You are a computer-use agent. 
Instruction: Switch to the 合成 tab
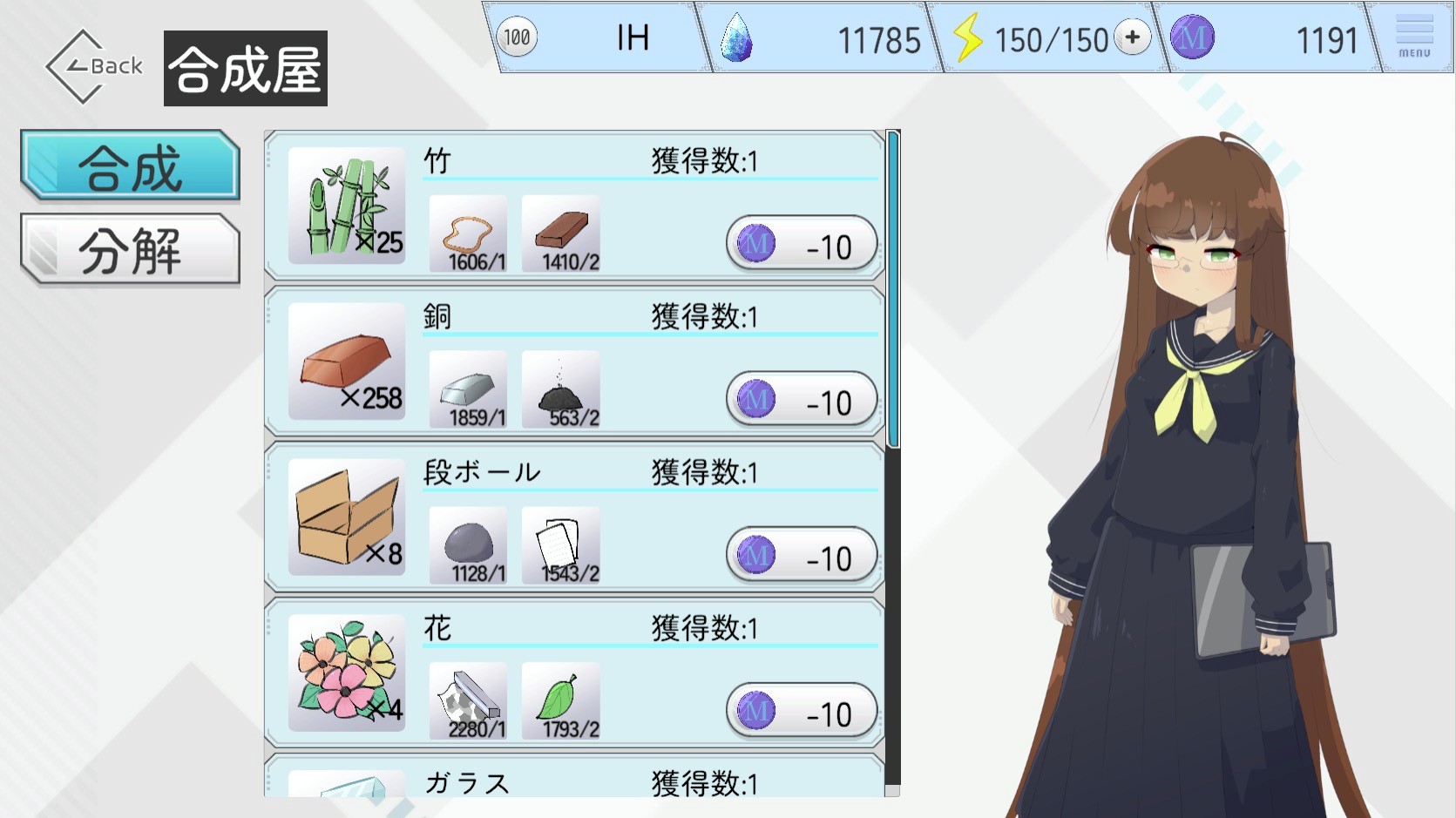130,166
